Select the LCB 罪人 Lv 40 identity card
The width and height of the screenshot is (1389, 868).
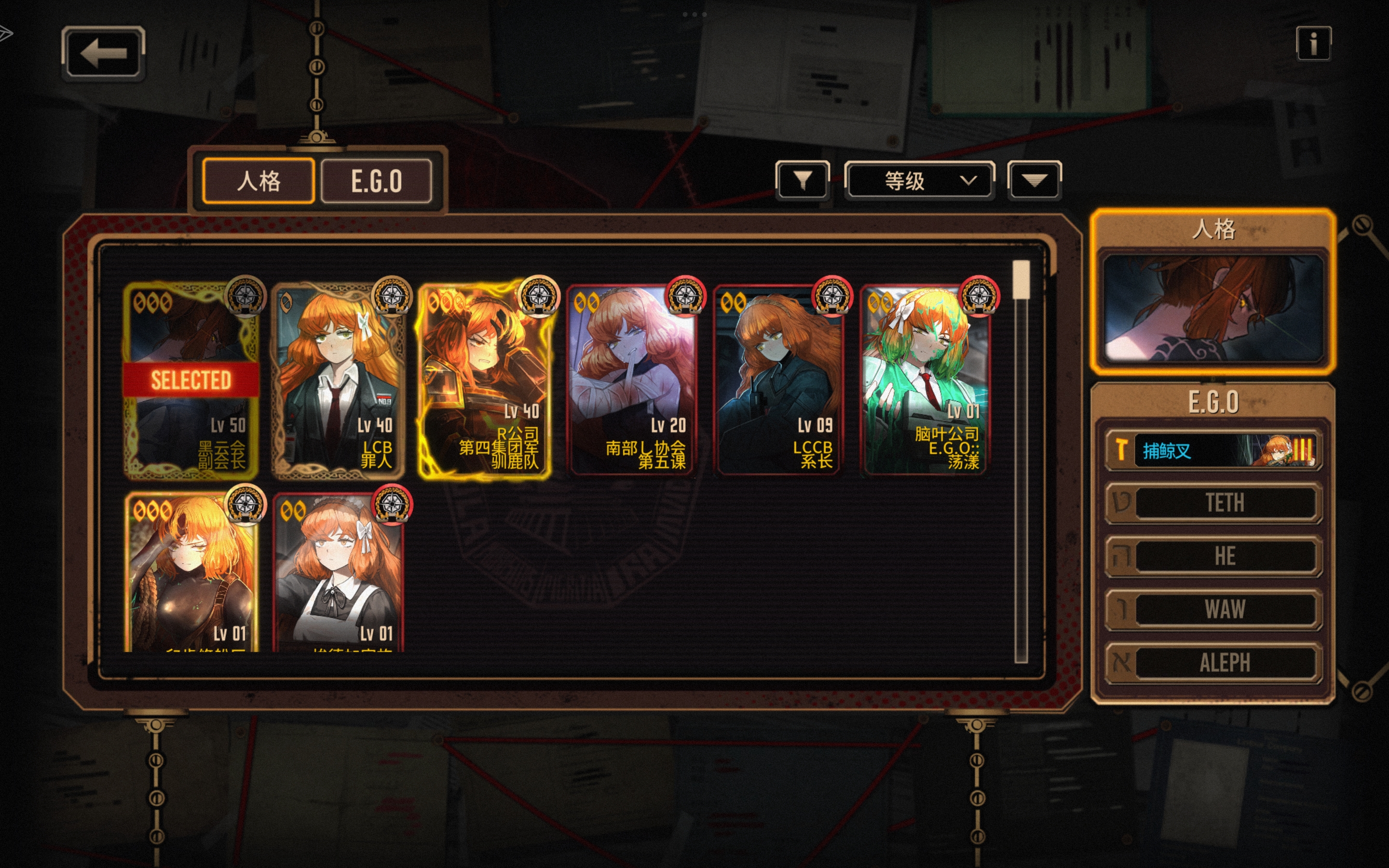338,381
